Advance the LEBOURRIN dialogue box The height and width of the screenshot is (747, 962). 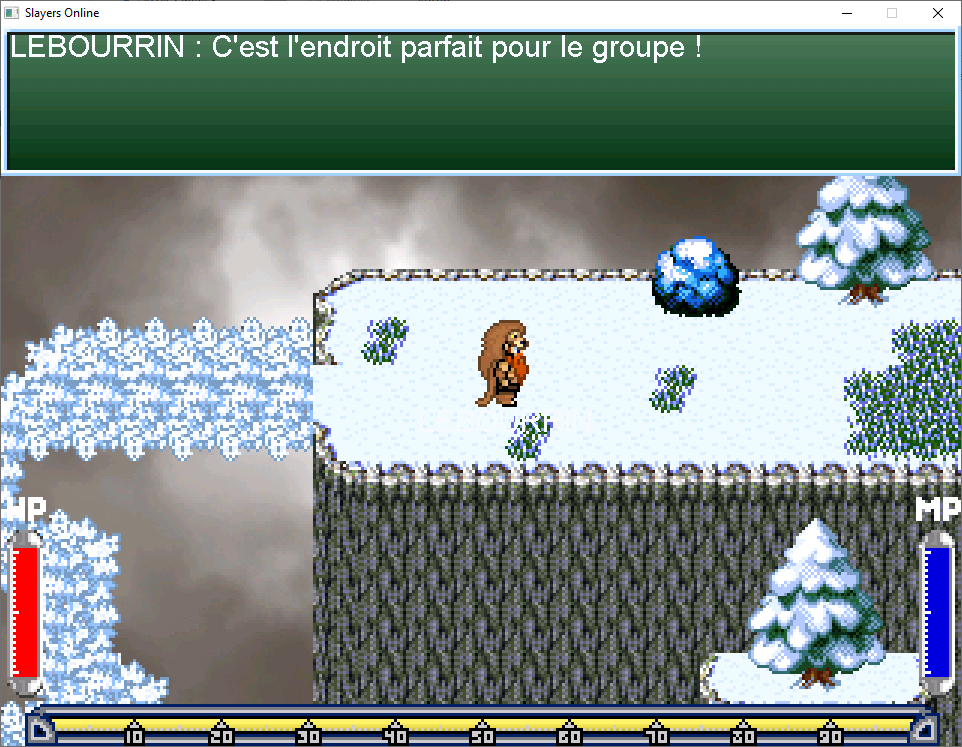click(x=480, y=101)
